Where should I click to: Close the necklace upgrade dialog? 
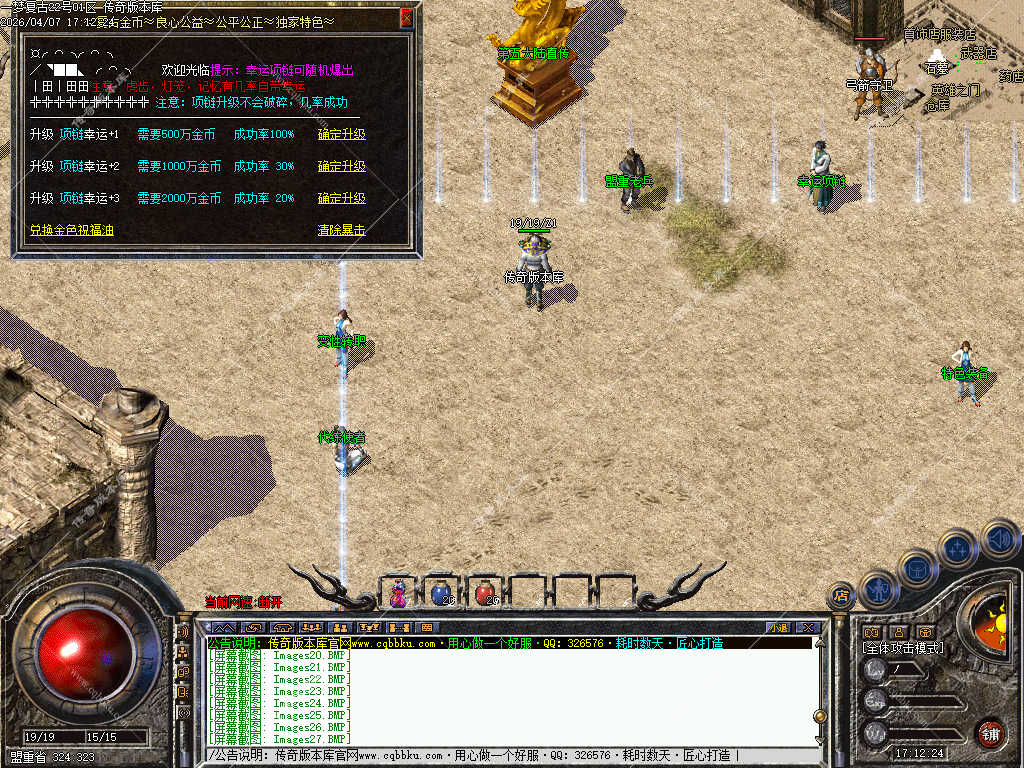point(406,17)
